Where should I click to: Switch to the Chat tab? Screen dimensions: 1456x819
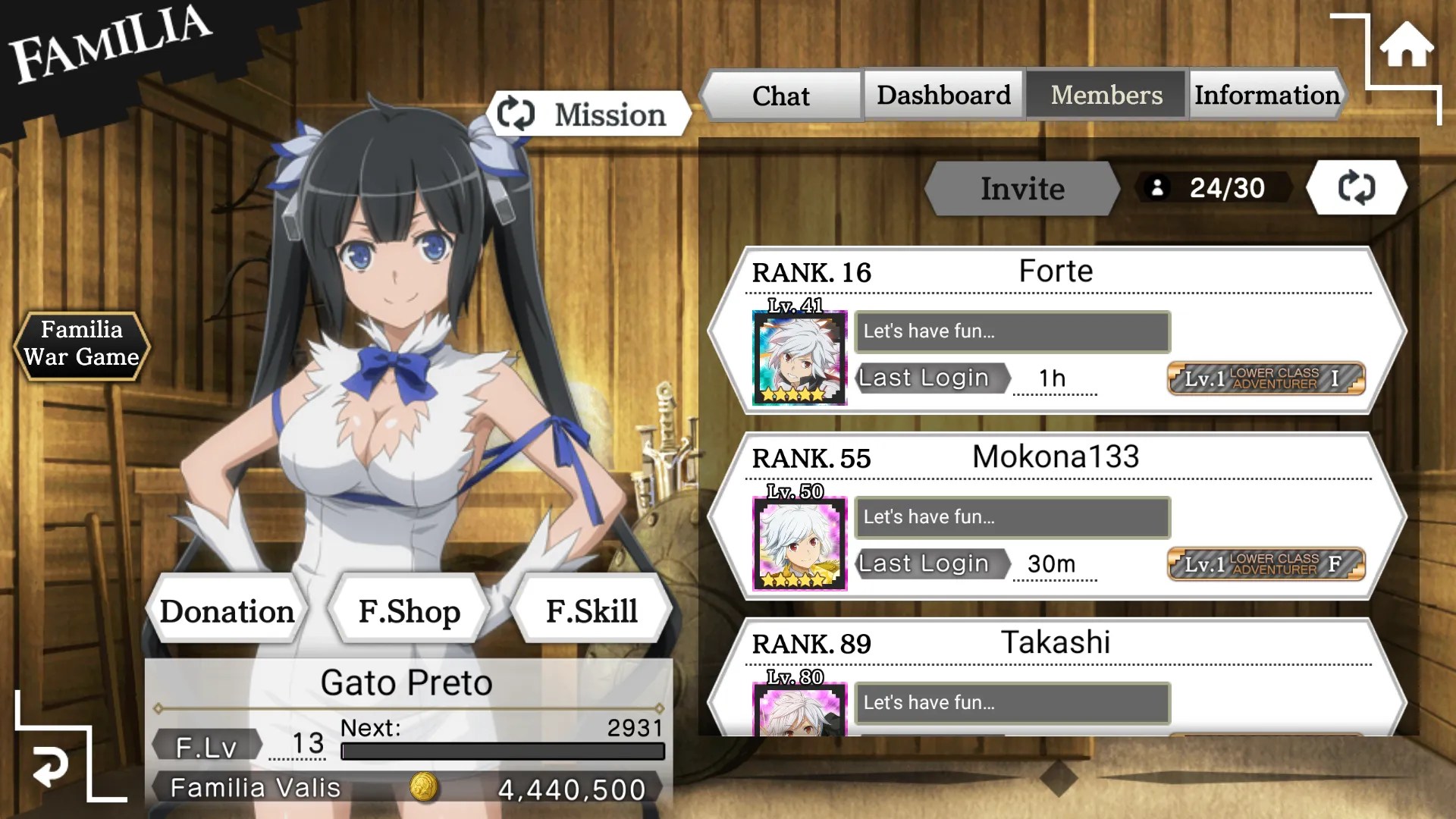(x=780, y=96)
